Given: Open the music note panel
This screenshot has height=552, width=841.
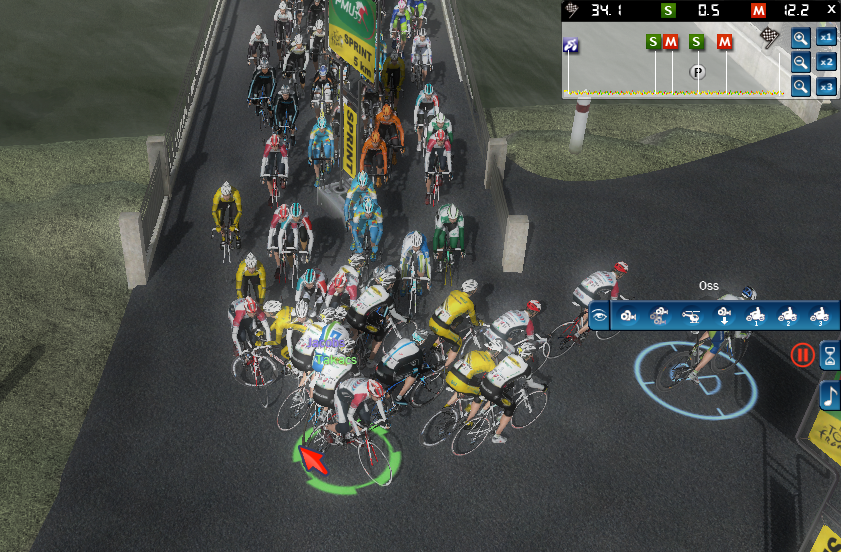Looking at the screenshot, I should point(830,396).
